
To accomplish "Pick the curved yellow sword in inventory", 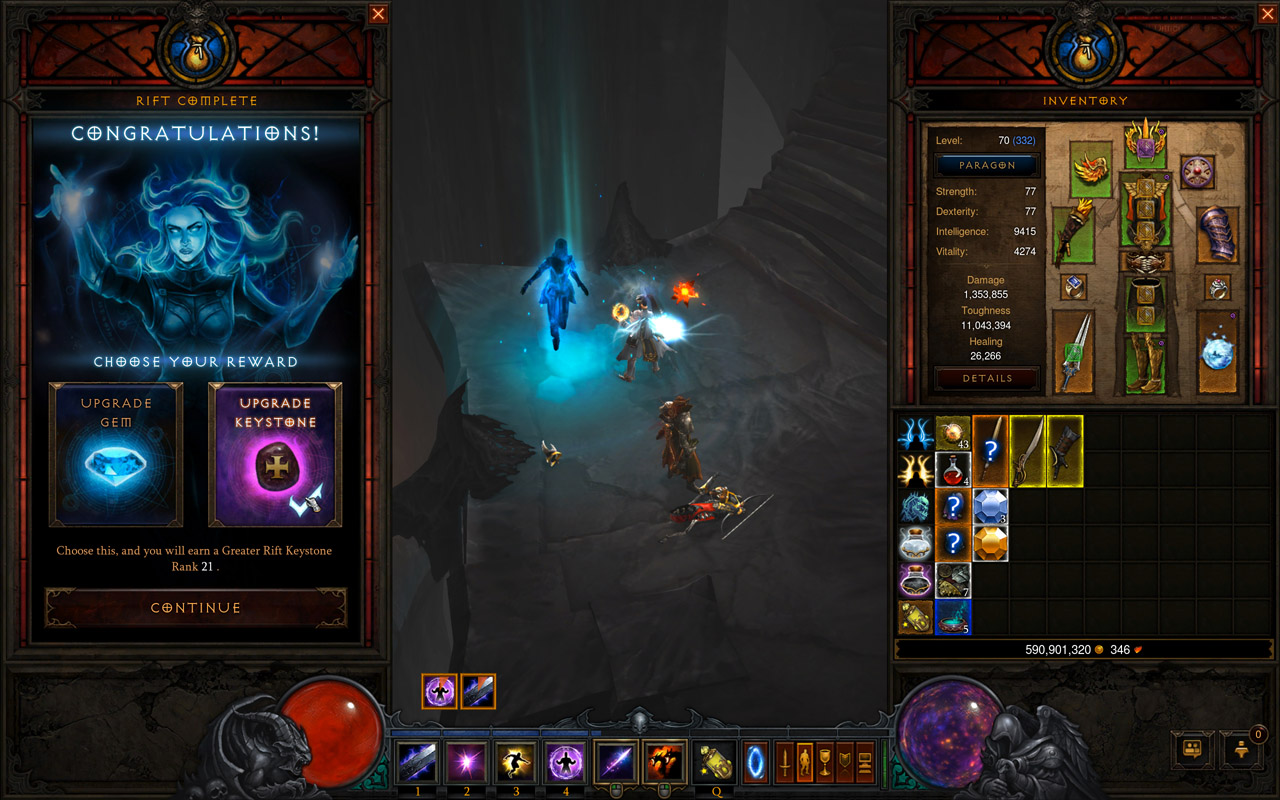I will click(1027, 450).
